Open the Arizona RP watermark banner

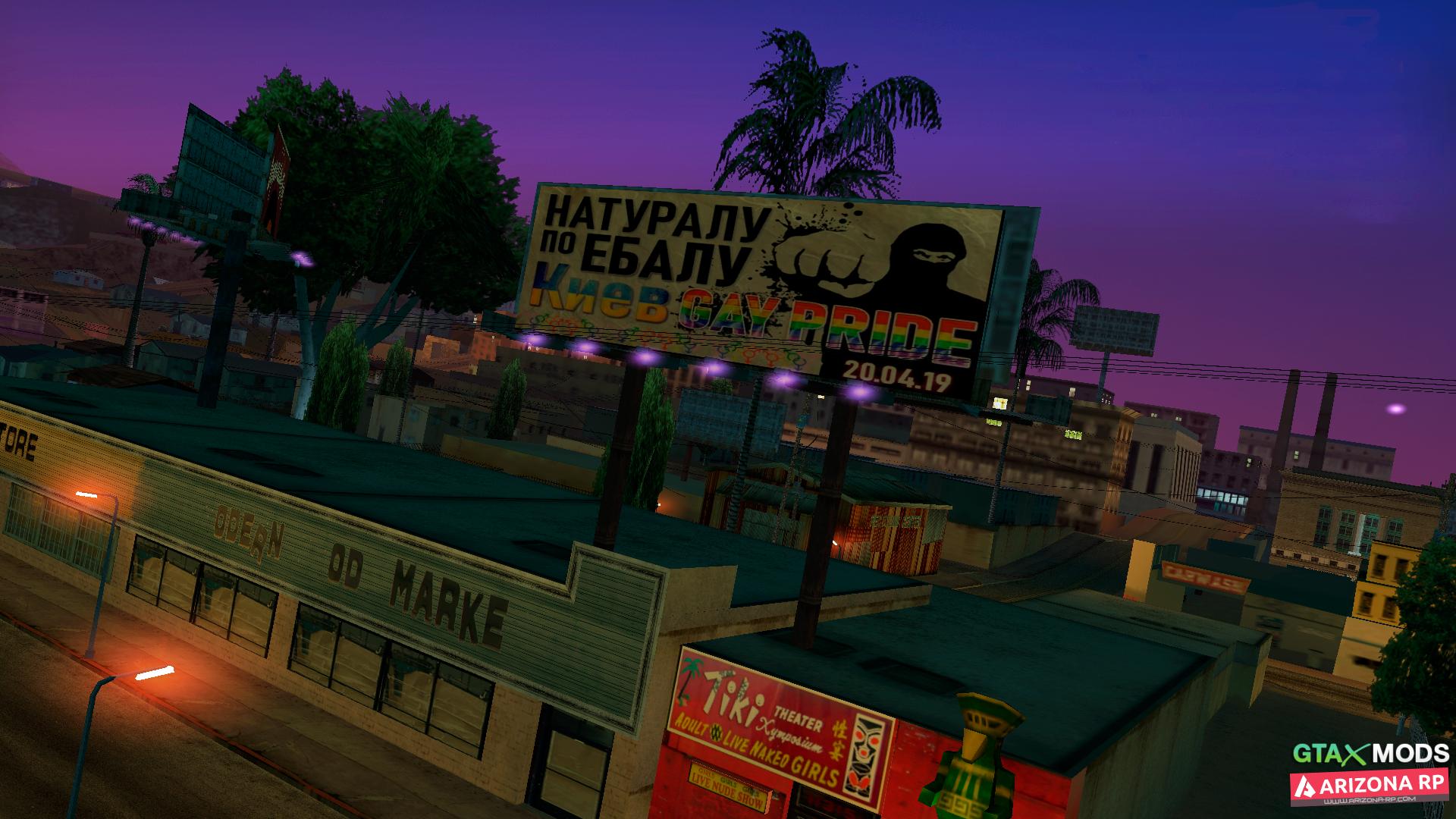[x=1370, y=788]
